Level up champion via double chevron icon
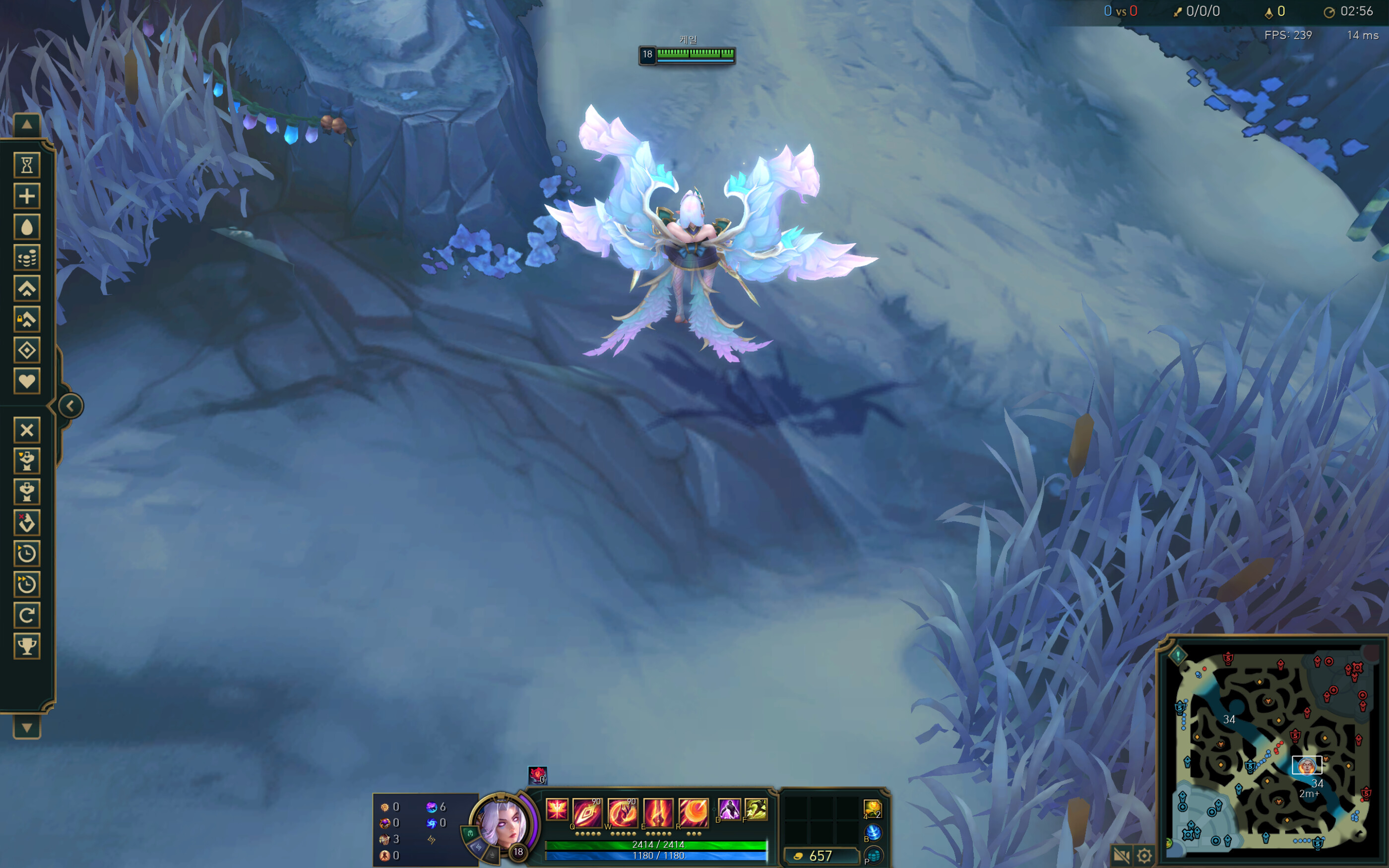This screenshot has width=1389, height=868. coord(27,289)
